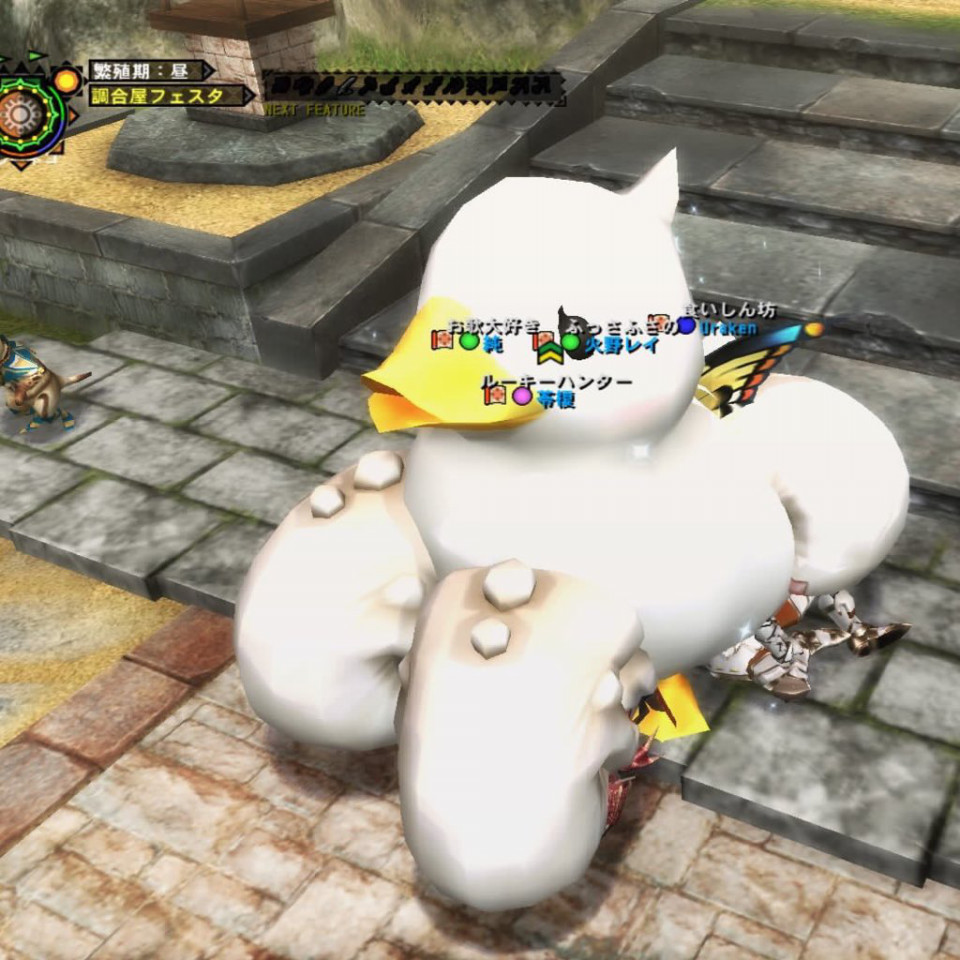Show the NEXT FEATURE event banner
Viewport: 960px width, 960px height.
(410, 88)
